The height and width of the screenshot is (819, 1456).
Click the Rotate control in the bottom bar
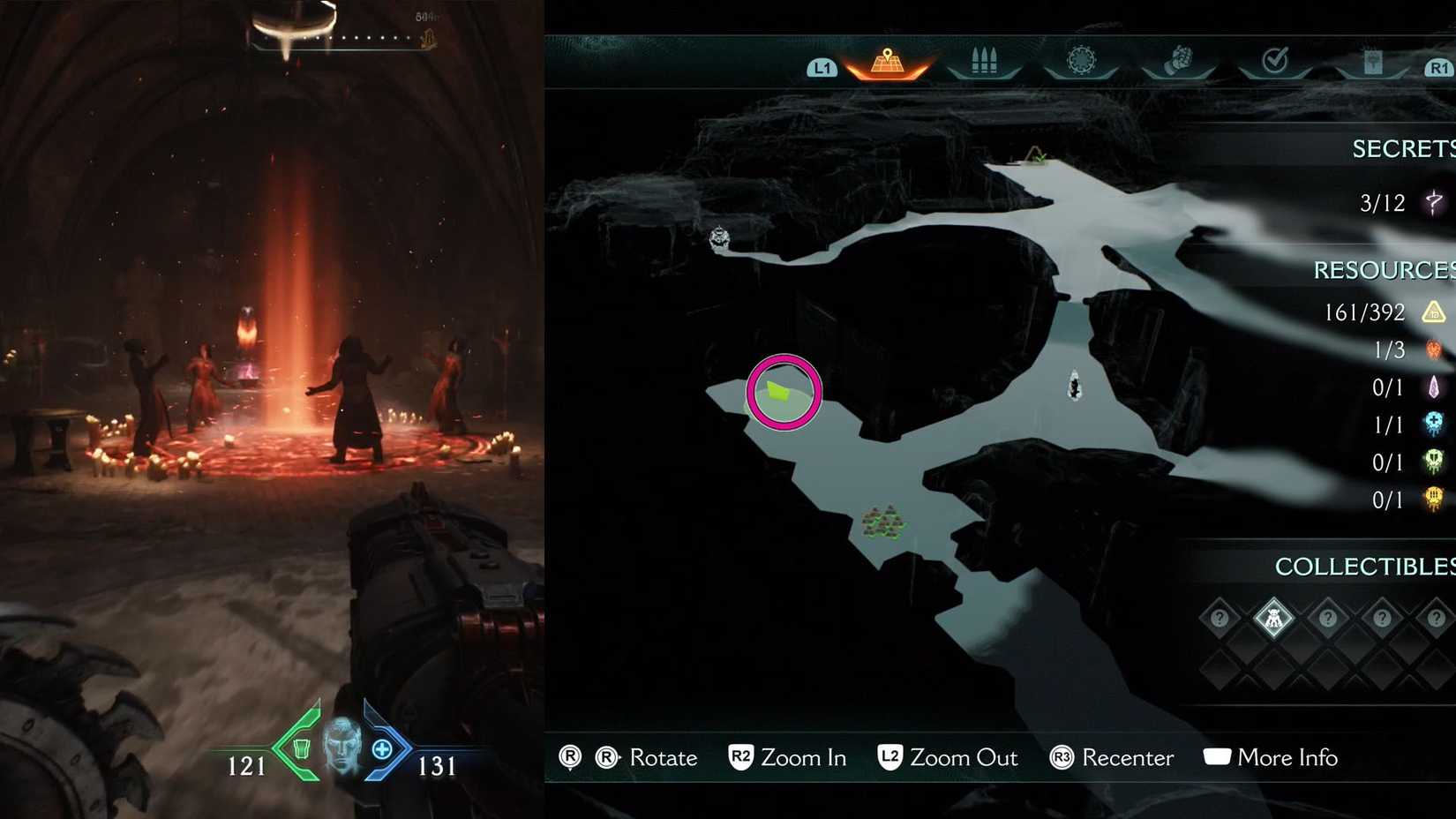click(663, 757)
